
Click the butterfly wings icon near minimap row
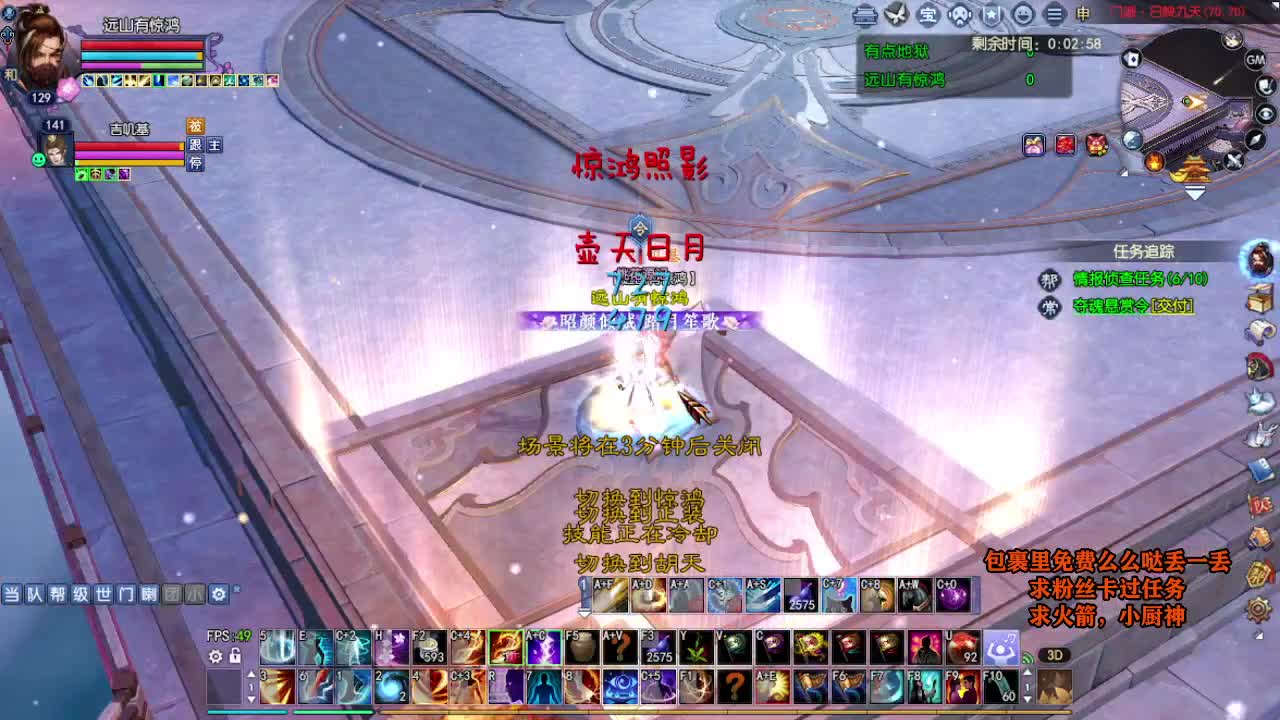click(x=896, y=13)
